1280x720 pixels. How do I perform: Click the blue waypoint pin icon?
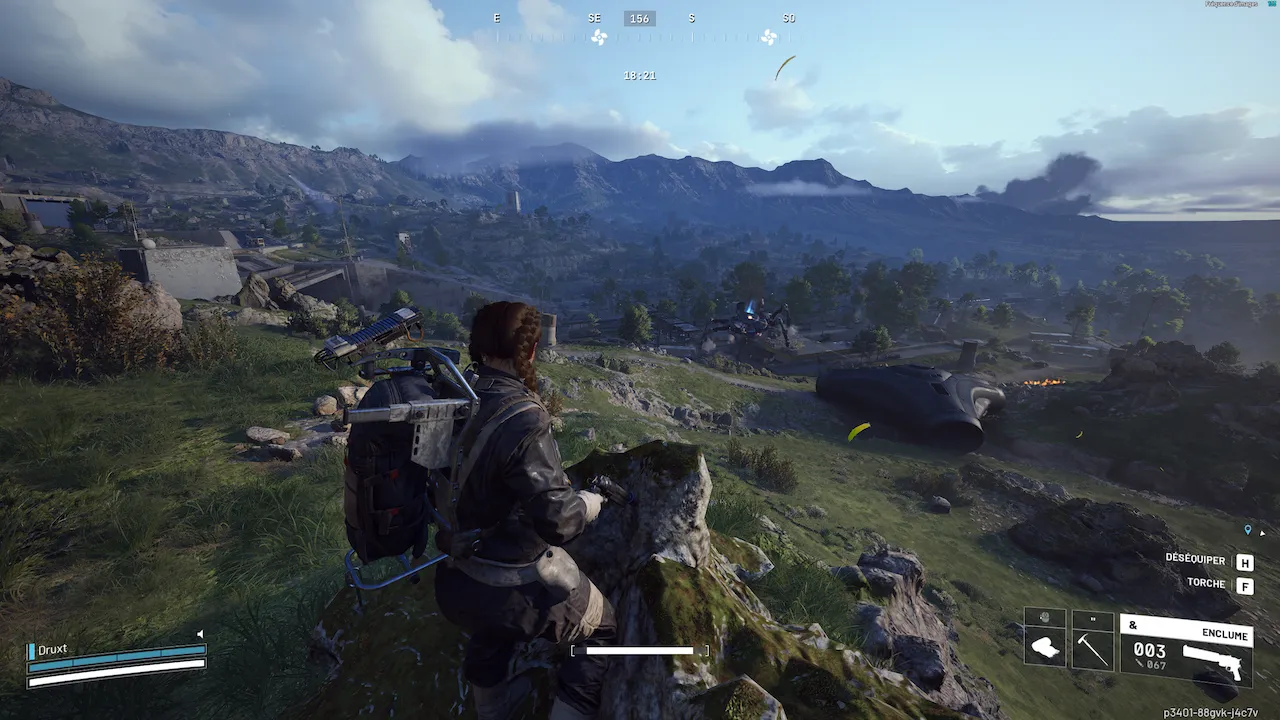1247,529
